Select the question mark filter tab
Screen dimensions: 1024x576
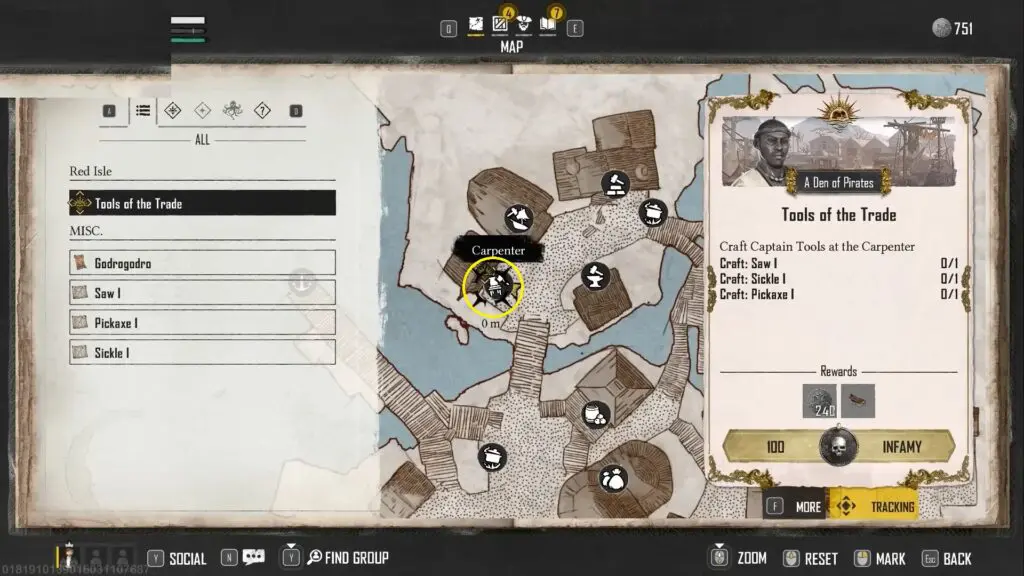262,111
